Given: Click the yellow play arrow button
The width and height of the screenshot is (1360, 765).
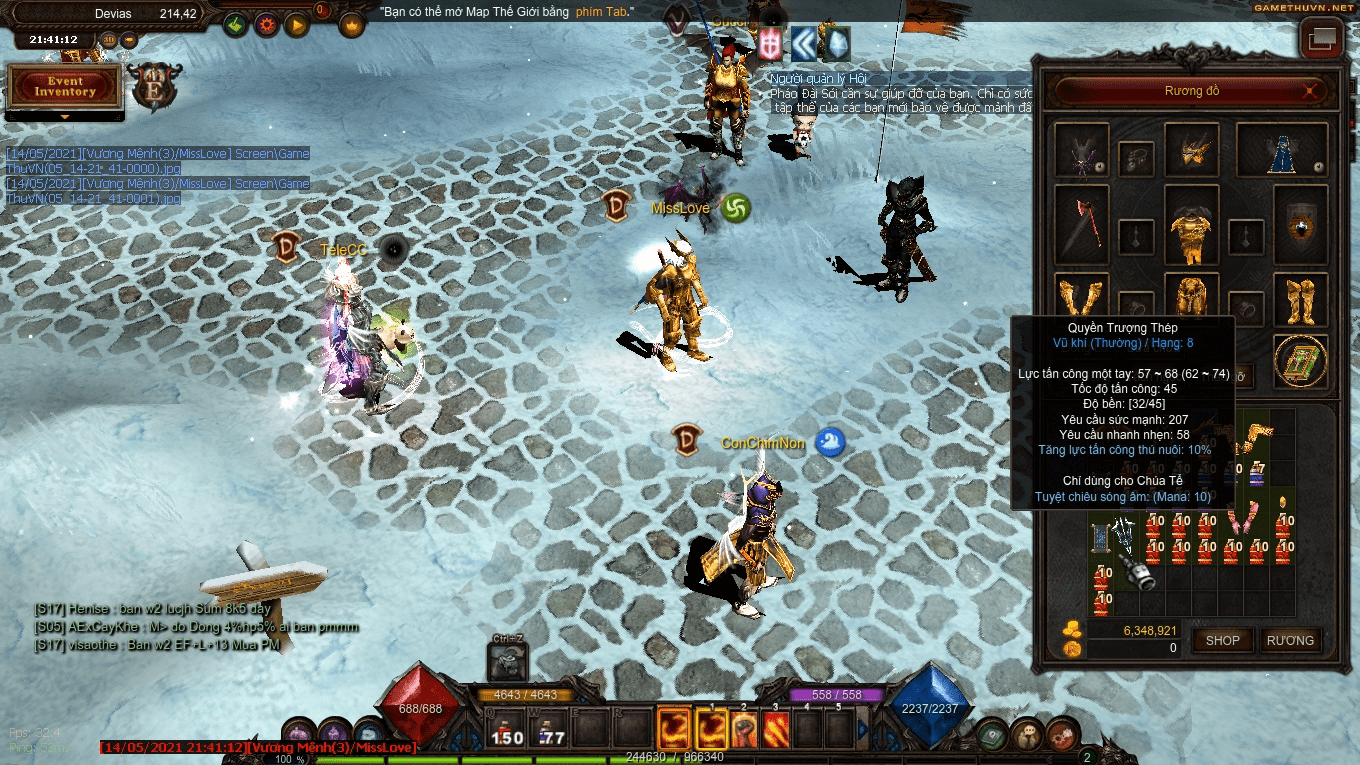Looking at the screenshot, I should [296, 25].
